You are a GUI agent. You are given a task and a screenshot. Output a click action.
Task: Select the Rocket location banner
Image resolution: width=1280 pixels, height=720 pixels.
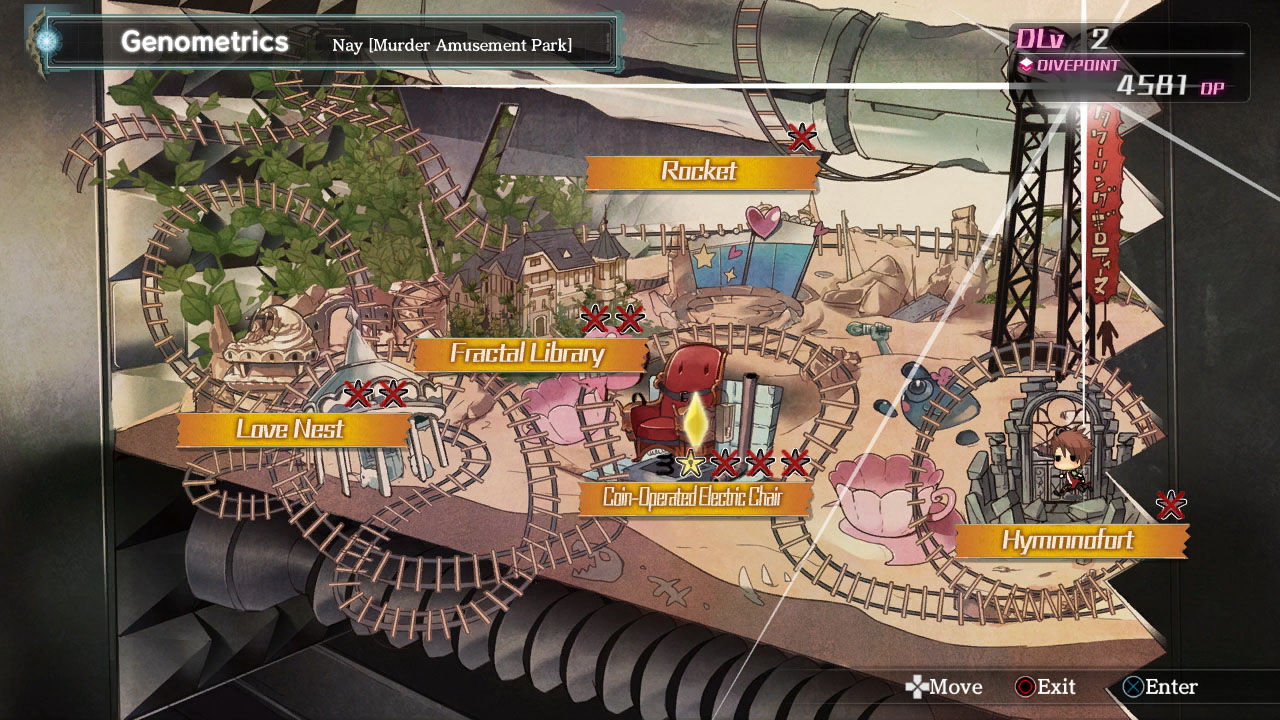pyautogui.click(x=700, y=171)
